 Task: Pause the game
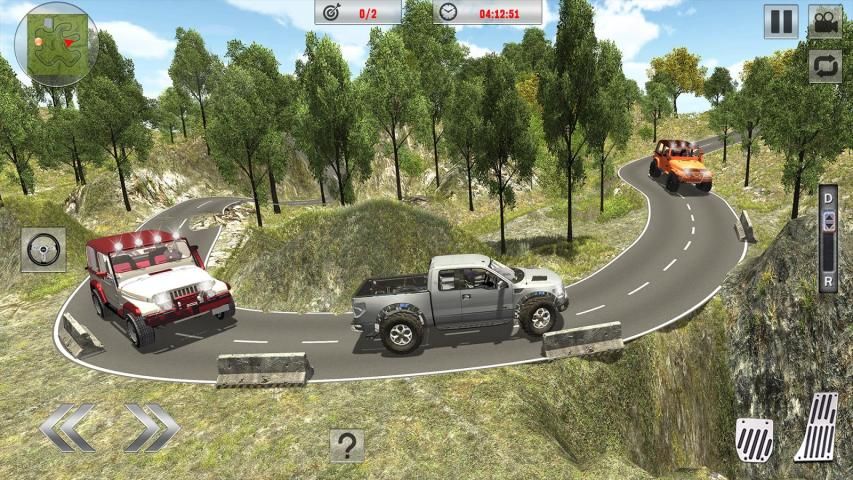tap(781, 21)
